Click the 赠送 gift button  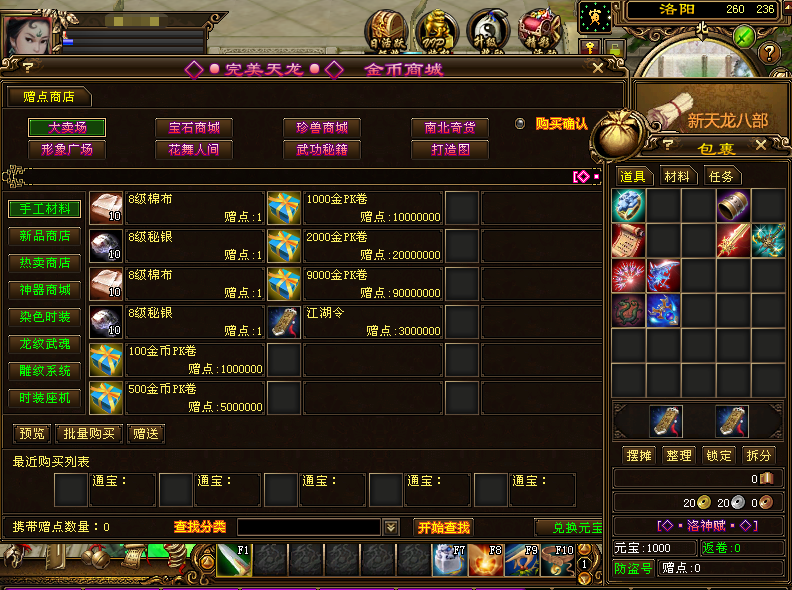pos(146,434)
